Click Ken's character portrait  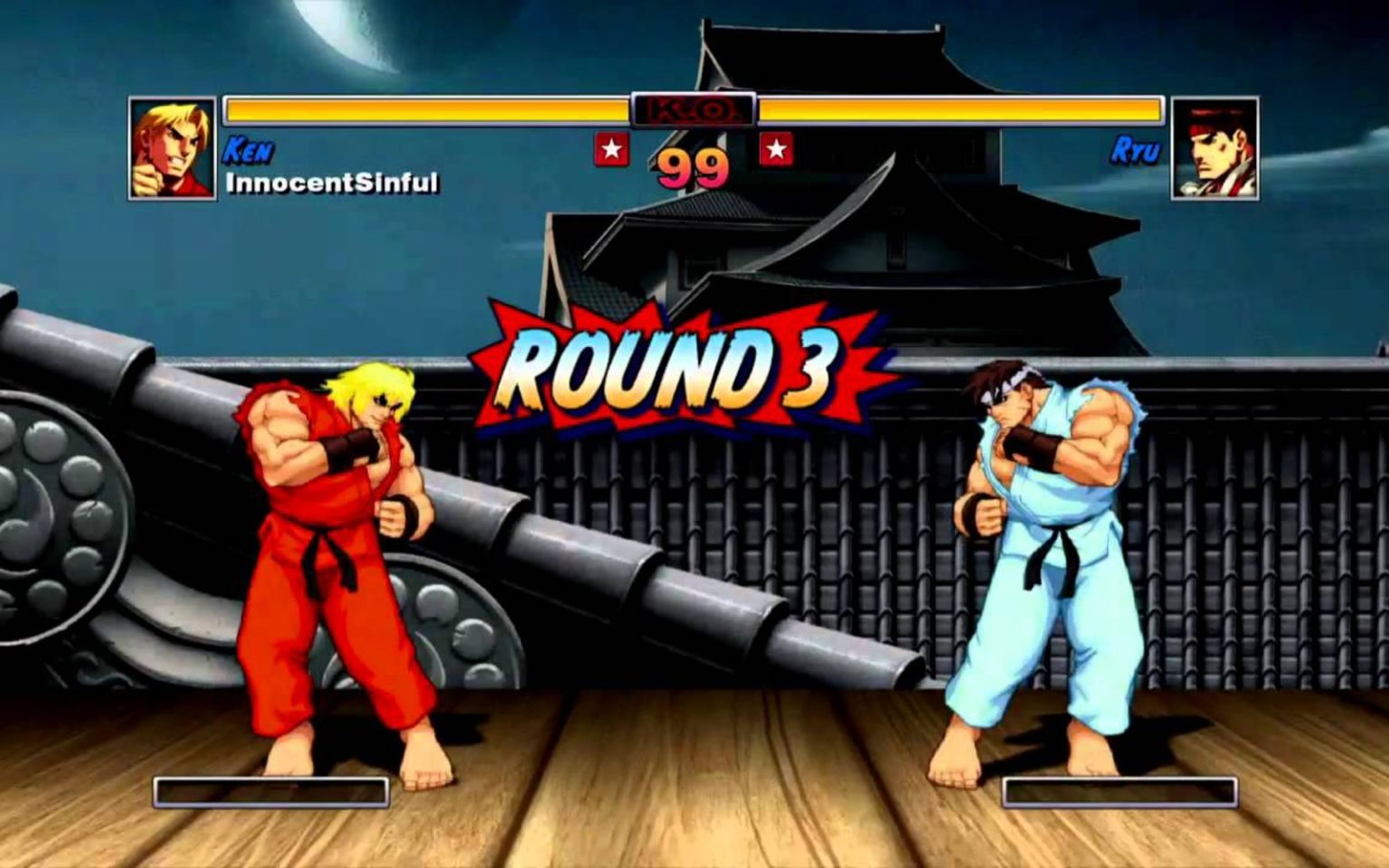coord(173,148)
